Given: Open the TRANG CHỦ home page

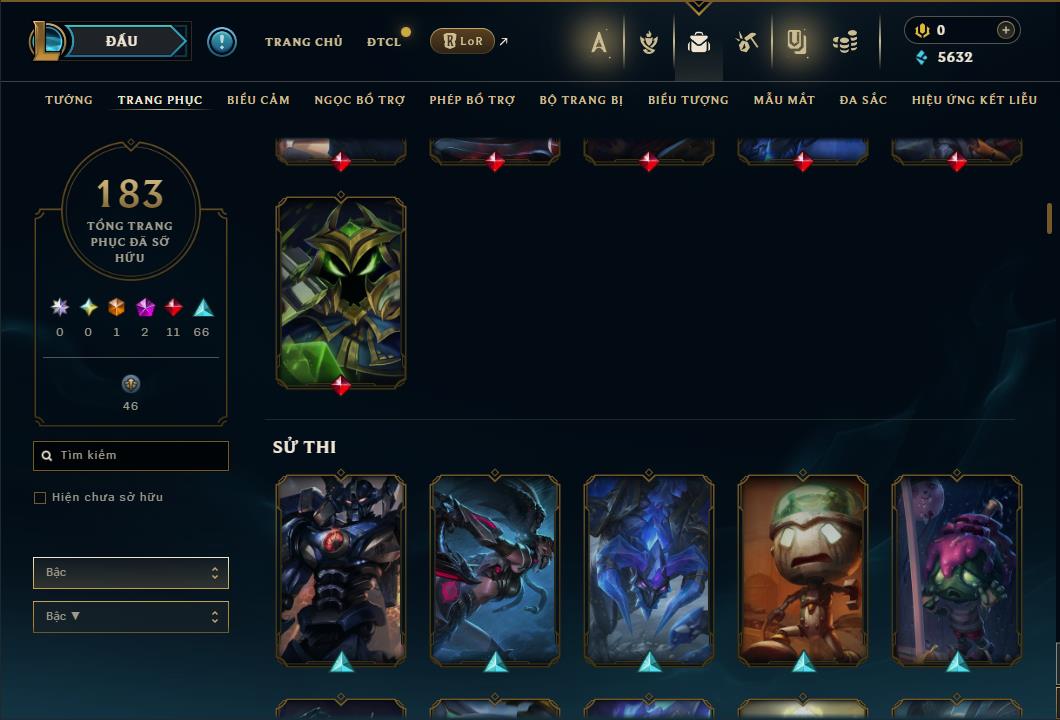Looking at the screenshot, I should (x=303, y=42).
